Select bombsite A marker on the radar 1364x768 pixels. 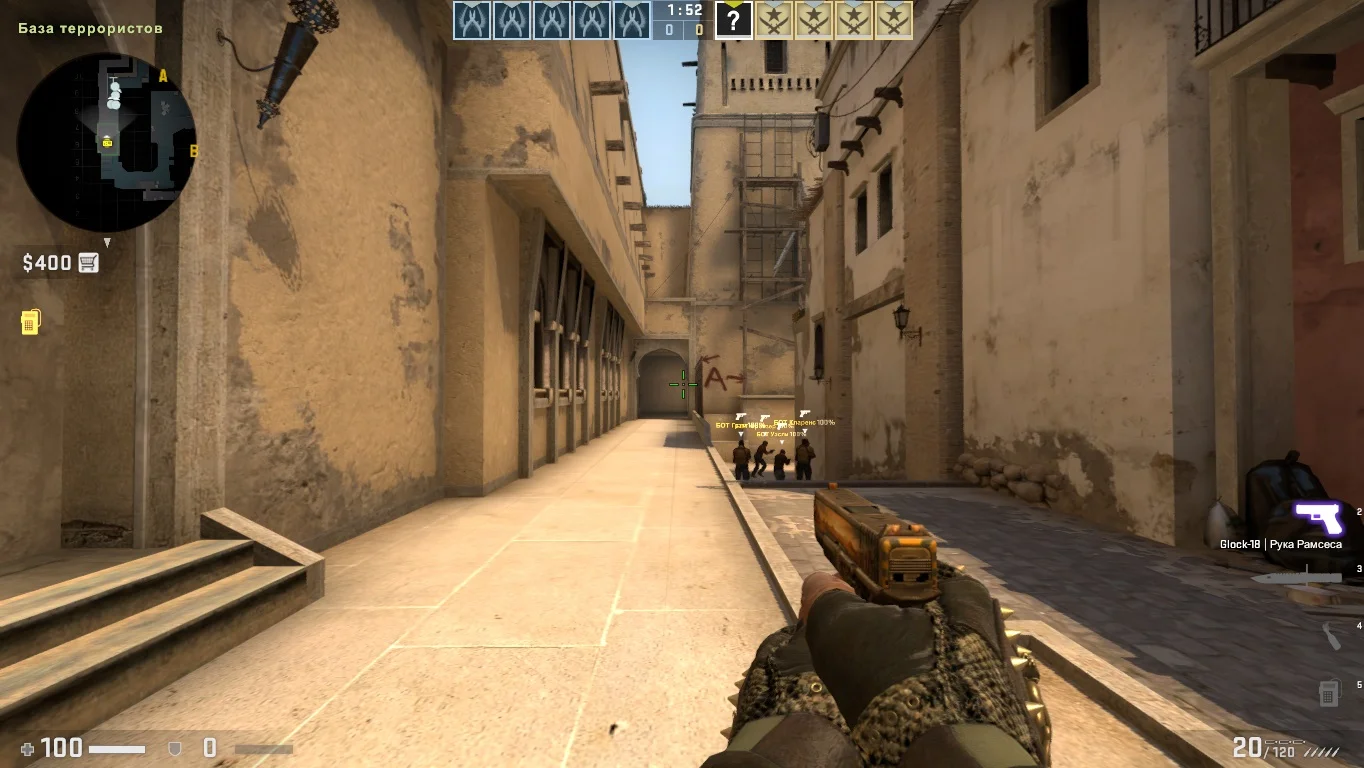[x=163, y=75]
